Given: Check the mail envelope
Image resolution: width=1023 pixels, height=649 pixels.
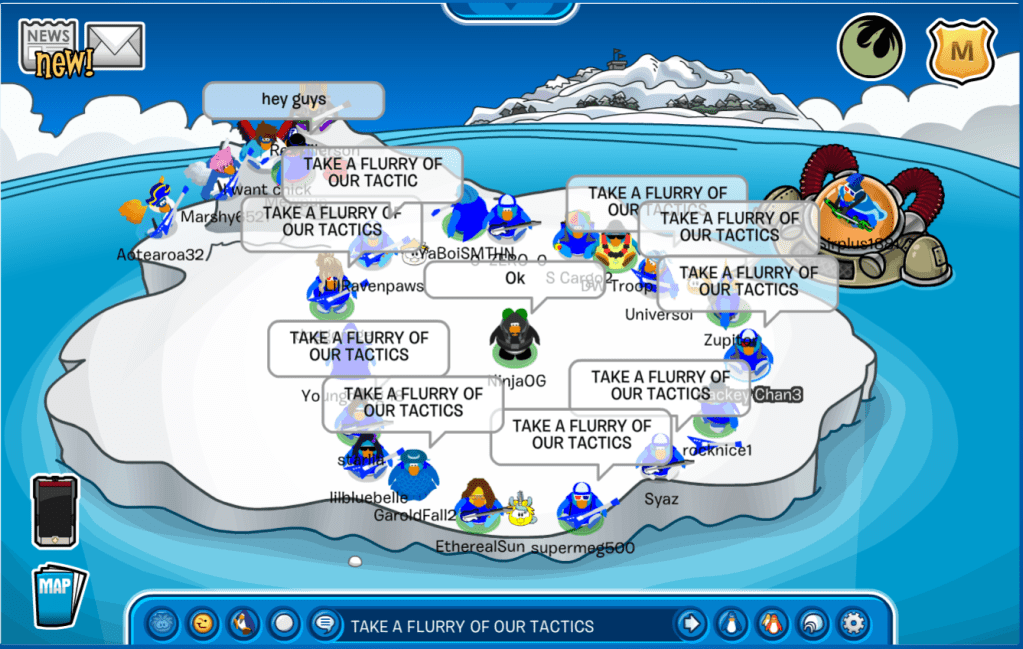Looking at the screenshot, I should tap(116, 44).
